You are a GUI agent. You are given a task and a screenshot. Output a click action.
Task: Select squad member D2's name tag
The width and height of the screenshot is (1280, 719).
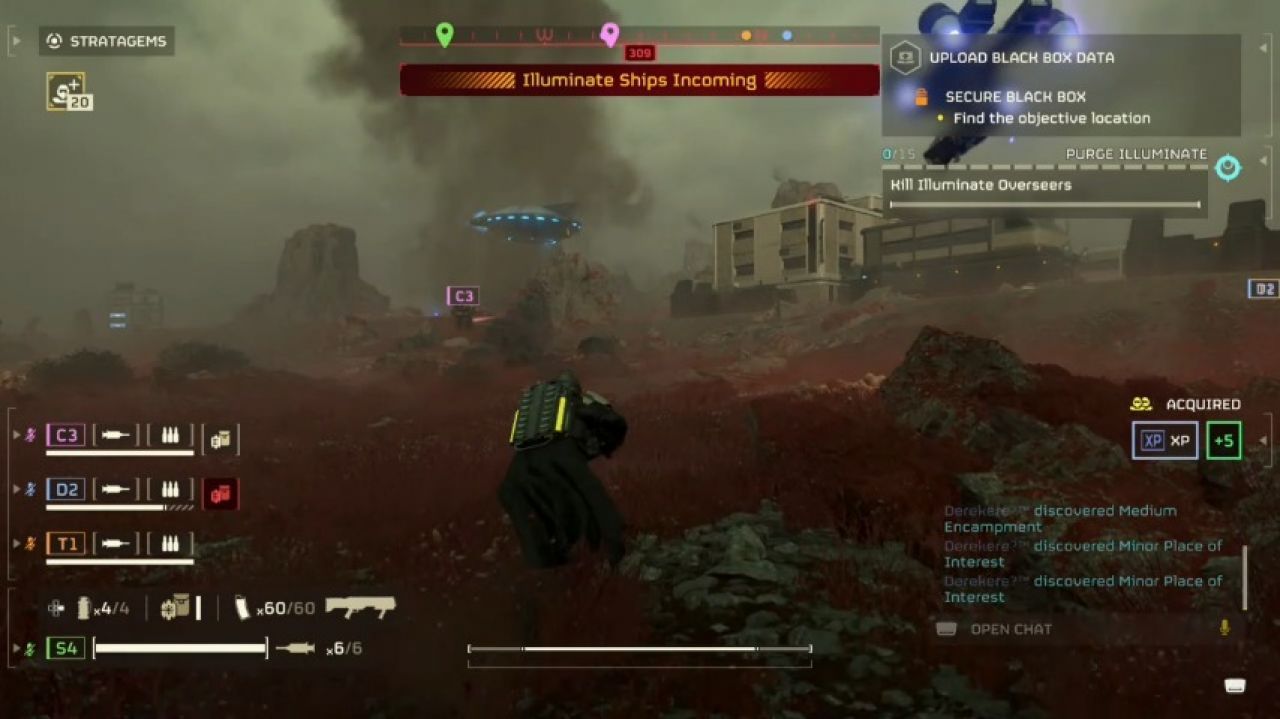click(x=66, y=489)
